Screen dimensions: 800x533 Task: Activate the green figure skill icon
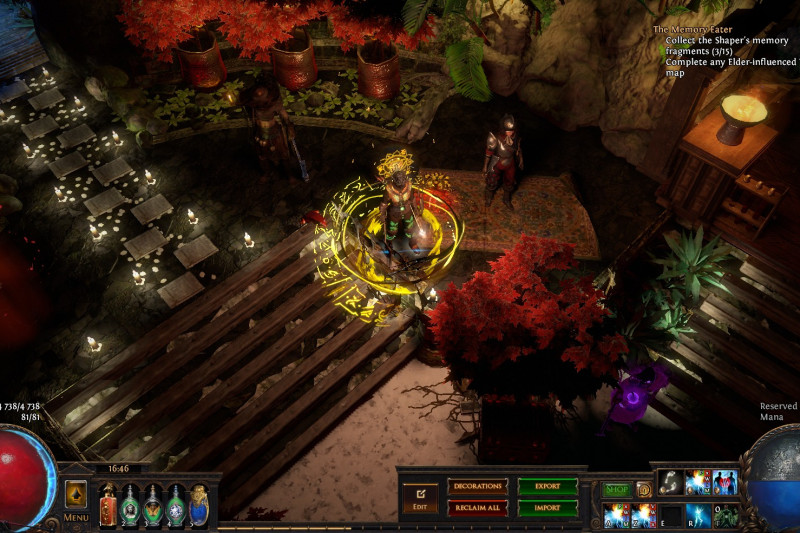(x=725, y=515)
